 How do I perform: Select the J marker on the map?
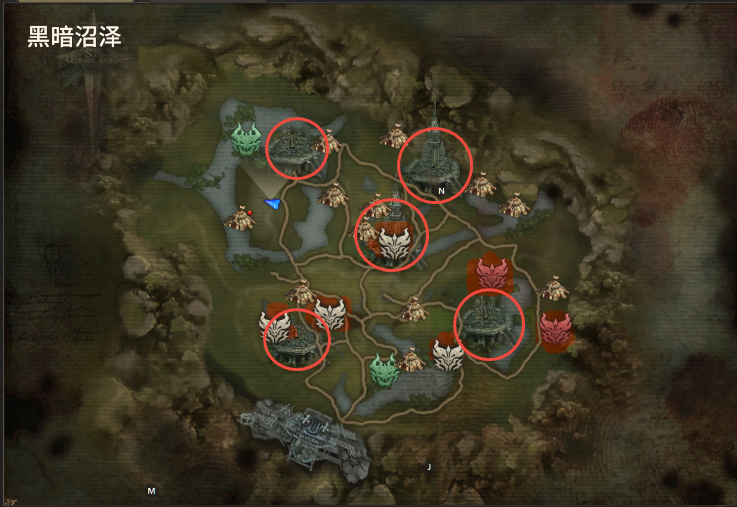click(x=429, y=467)
